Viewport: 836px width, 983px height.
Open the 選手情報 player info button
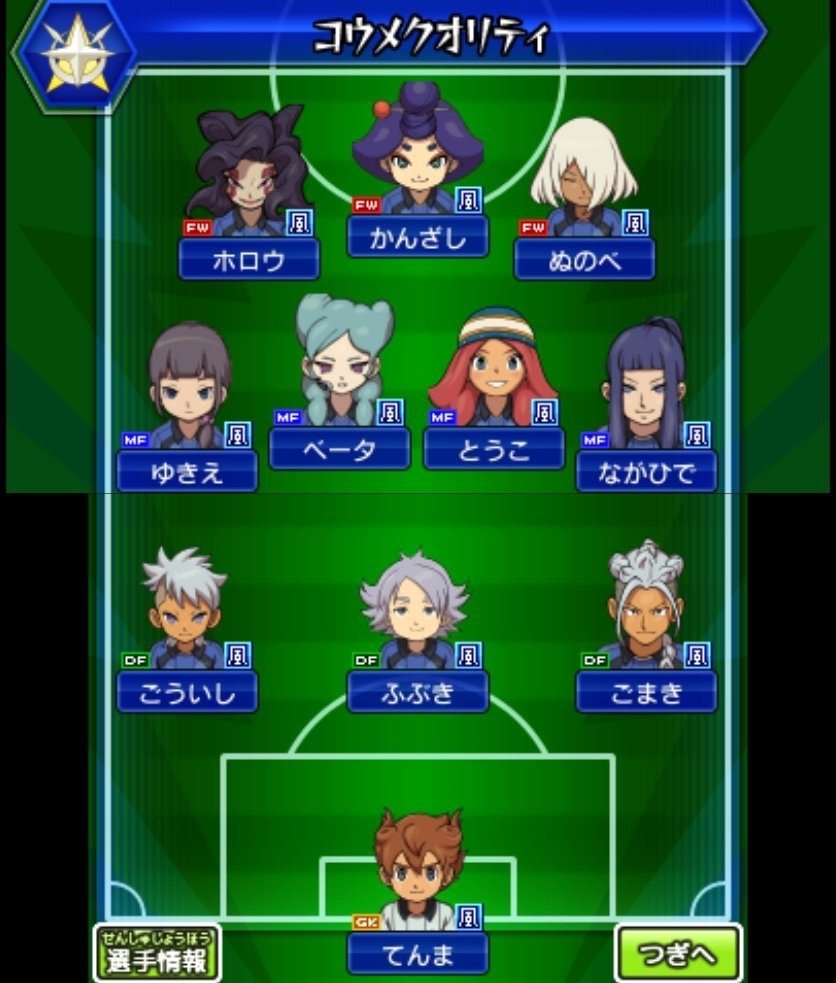click(x=157, y=954)
